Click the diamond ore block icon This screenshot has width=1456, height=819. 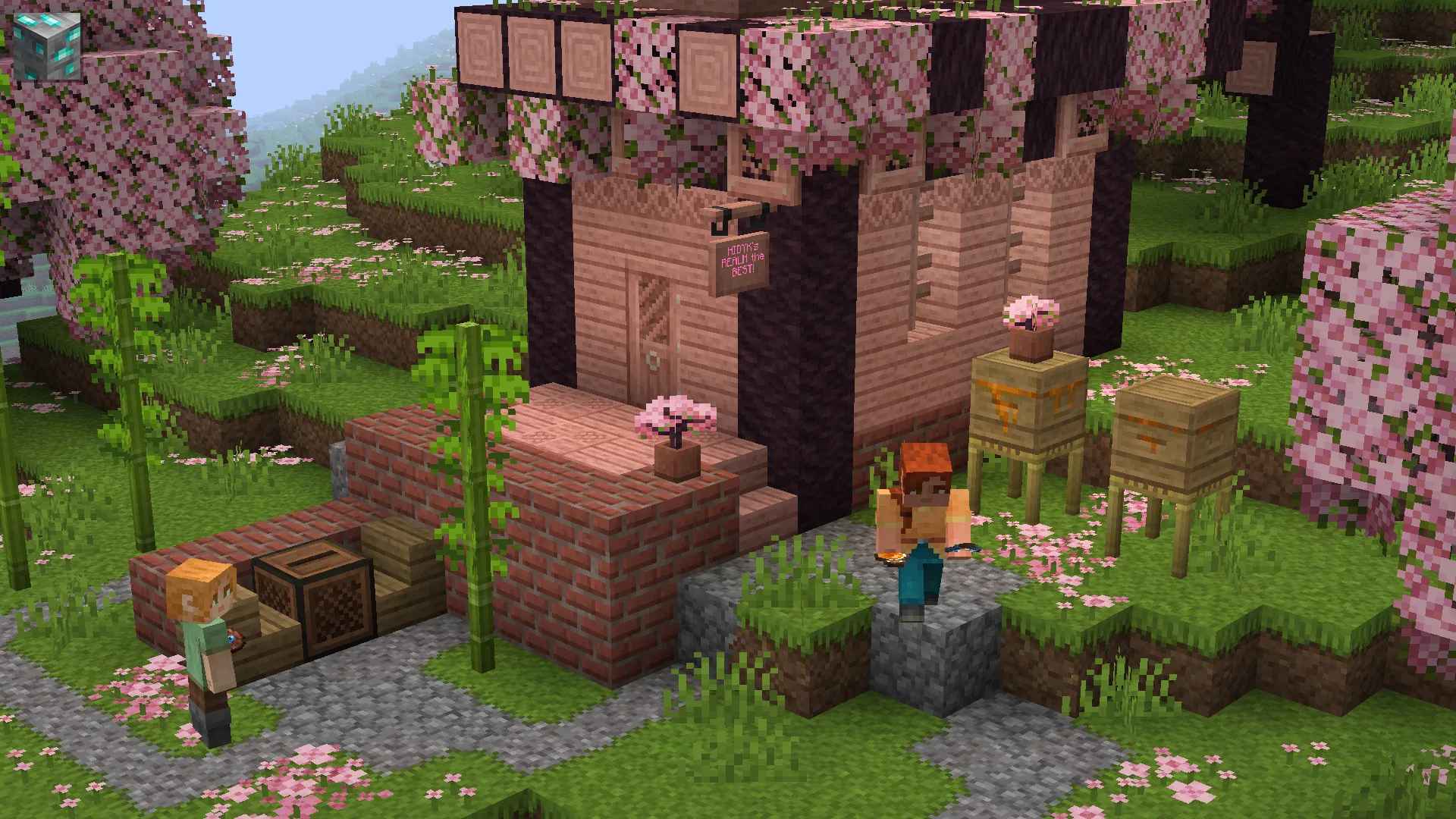click(47, 45)
